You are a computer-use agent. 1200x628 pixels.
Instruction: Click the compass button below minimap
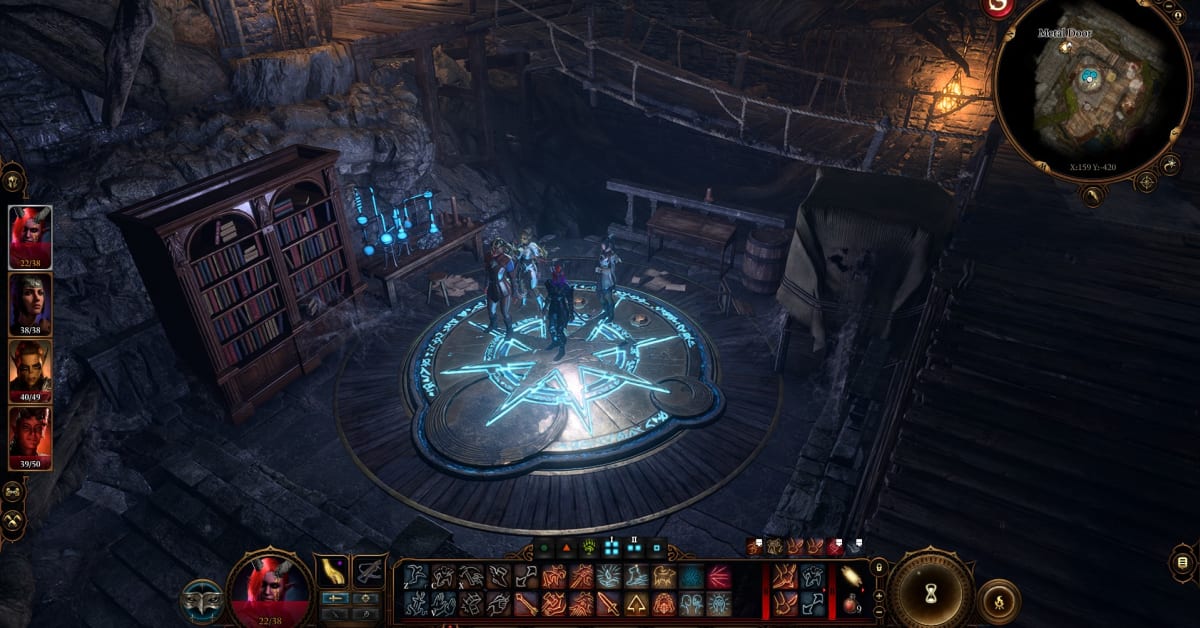pos(1146,182)
